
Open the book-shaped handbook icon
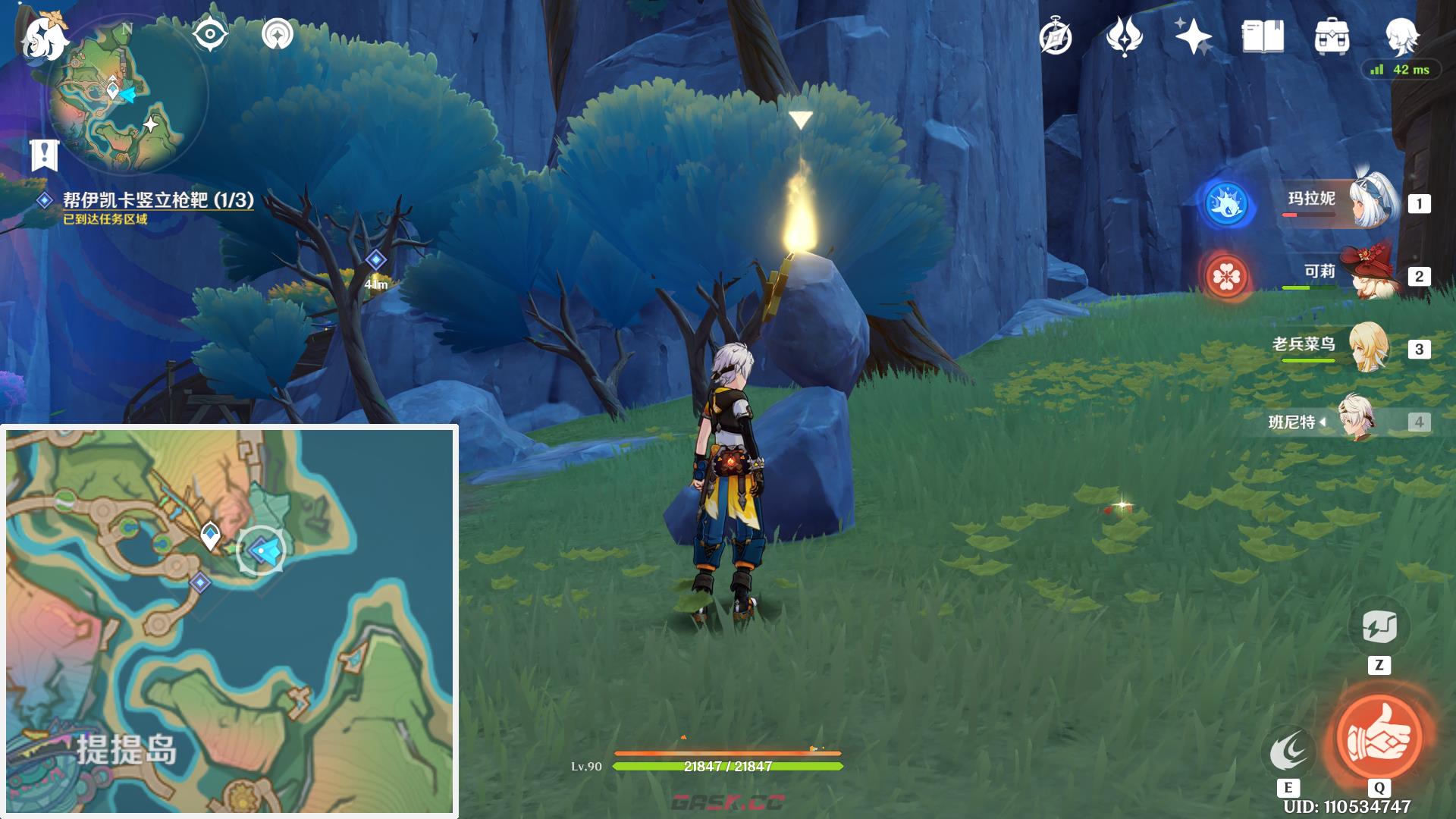[1262, 36]
